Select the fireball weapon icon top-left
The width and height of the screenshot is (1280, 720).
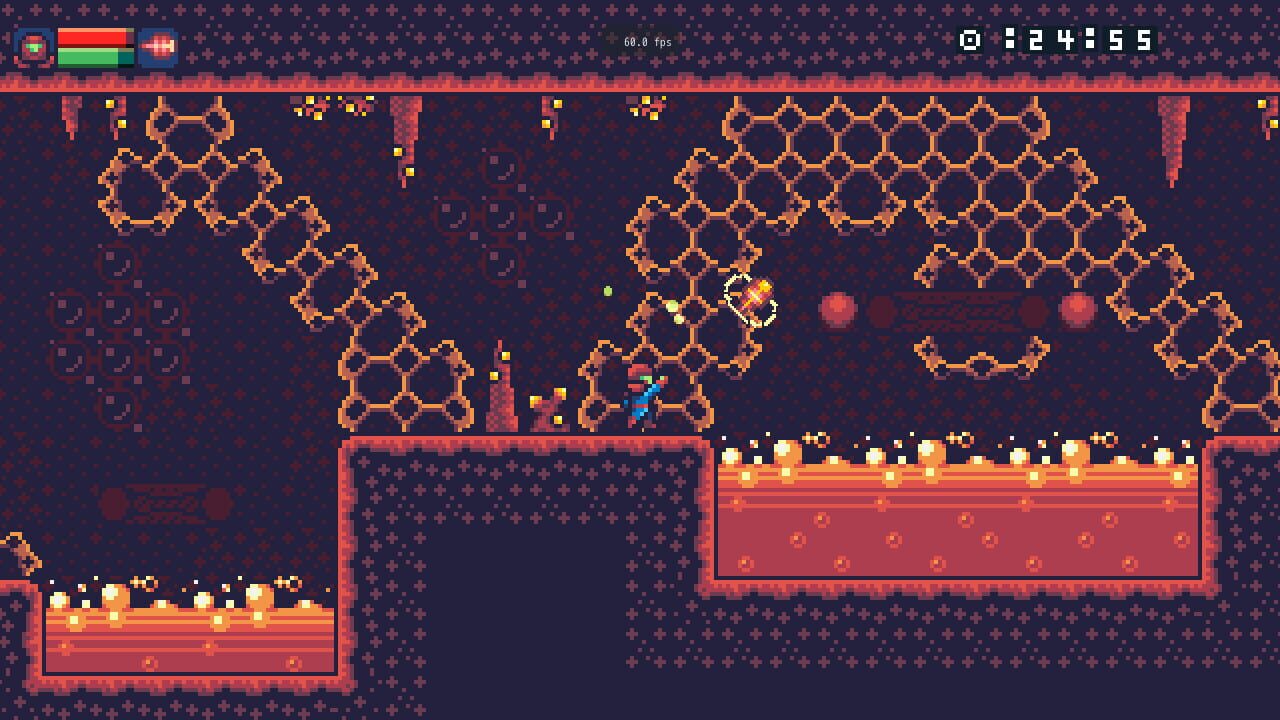[x=158, y=44]
